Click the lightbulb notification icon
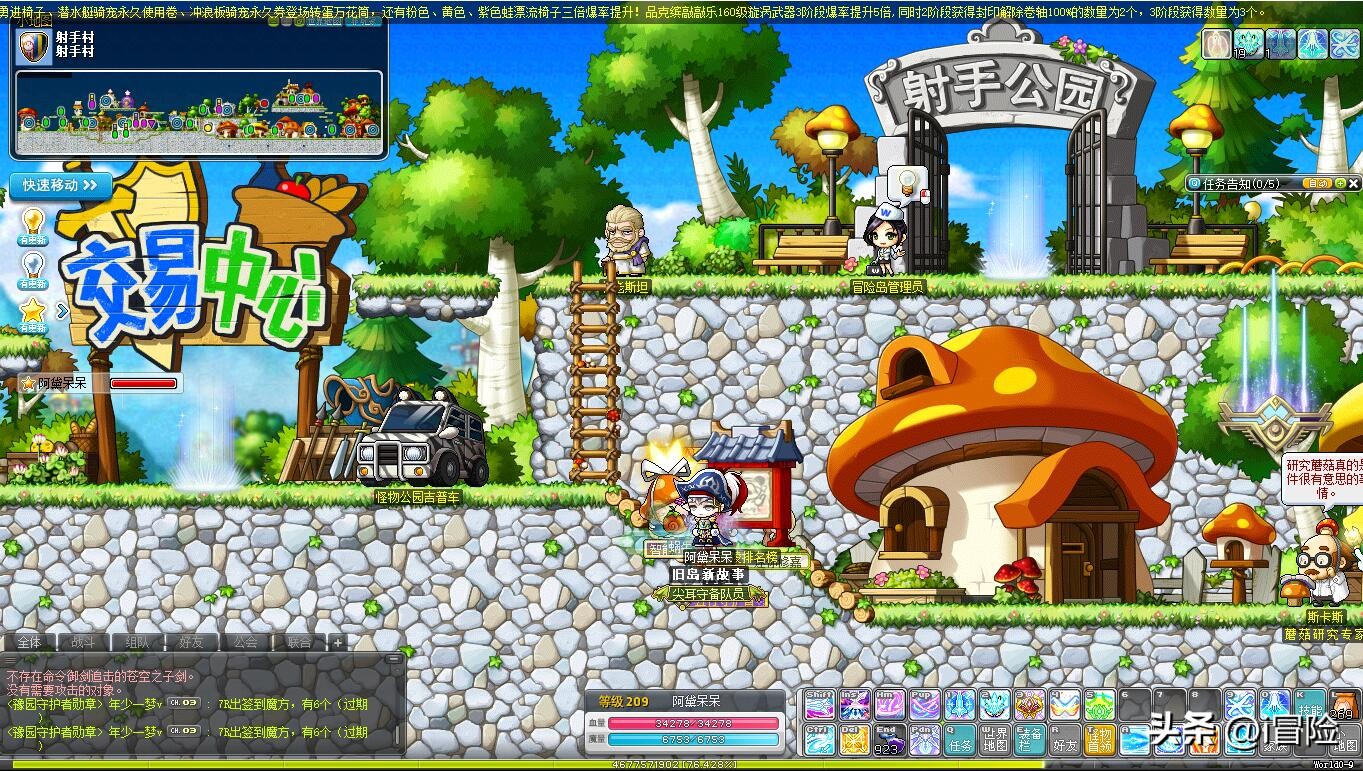The width and height of the screenshot is (1363, 771). click(x=33, y=222)
